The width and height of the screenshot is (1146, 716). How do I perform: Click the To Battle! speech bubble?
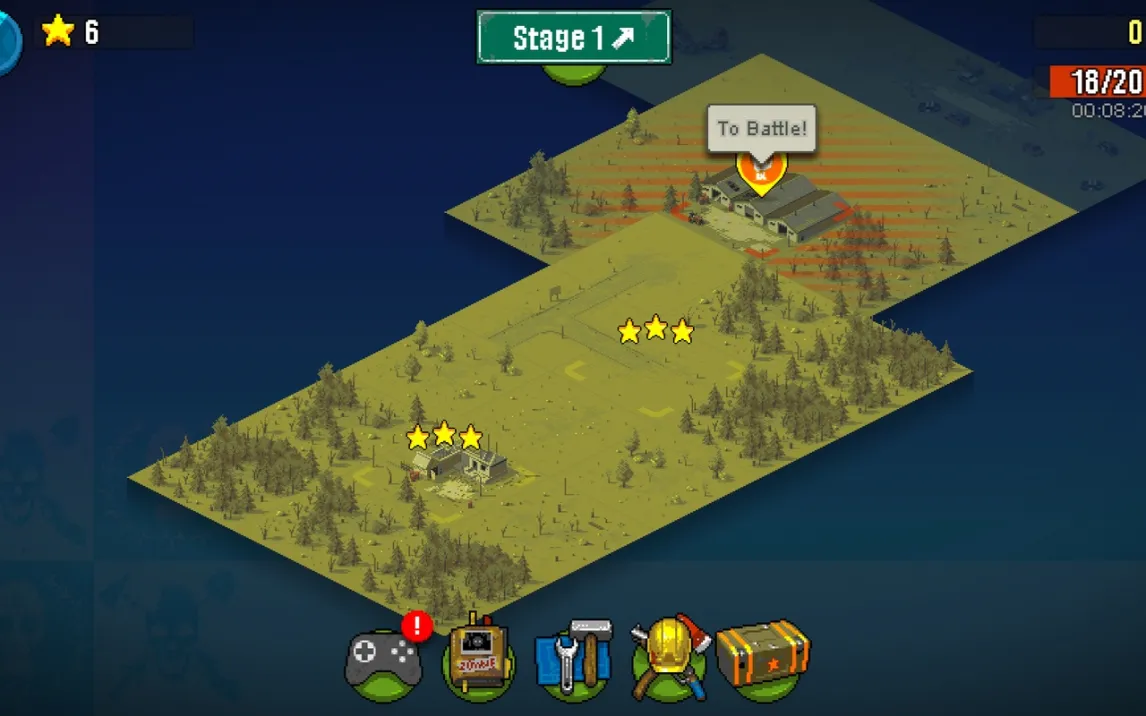click(x=761, y=129)
